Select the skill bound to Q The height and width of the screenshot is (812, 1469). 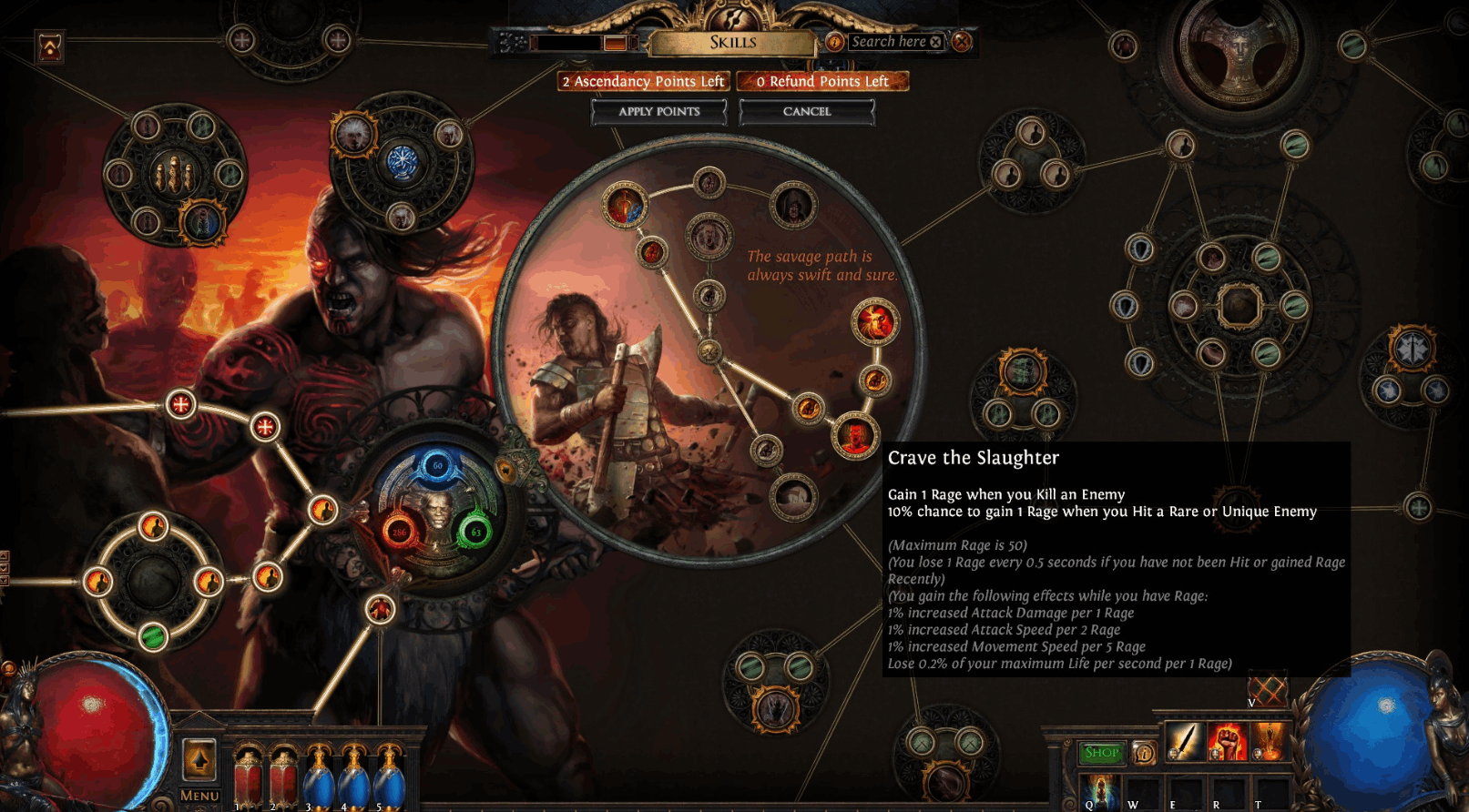1097,790
